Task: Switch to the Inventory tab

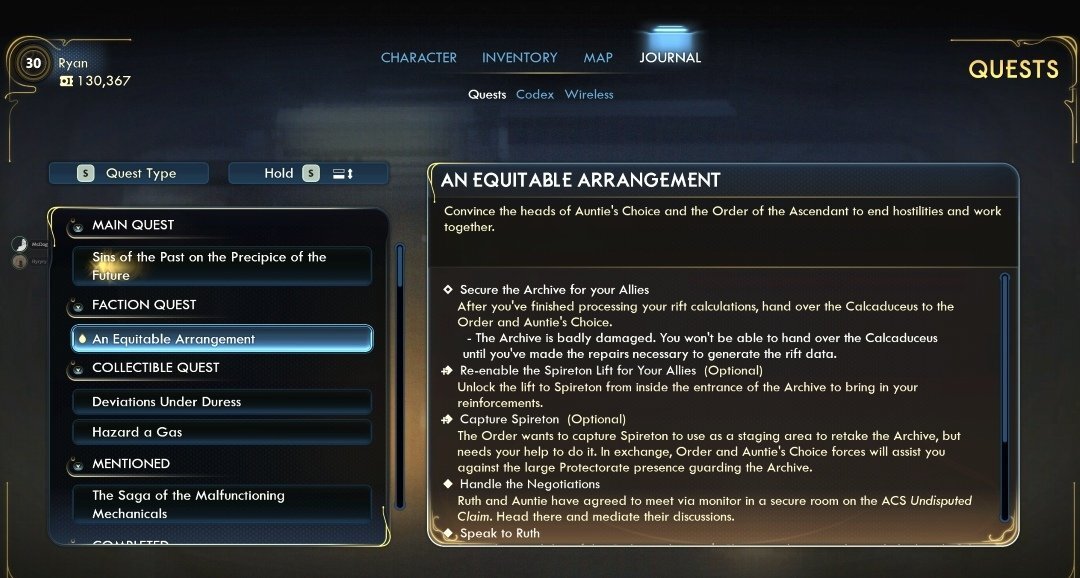Action: coord(519,58)
